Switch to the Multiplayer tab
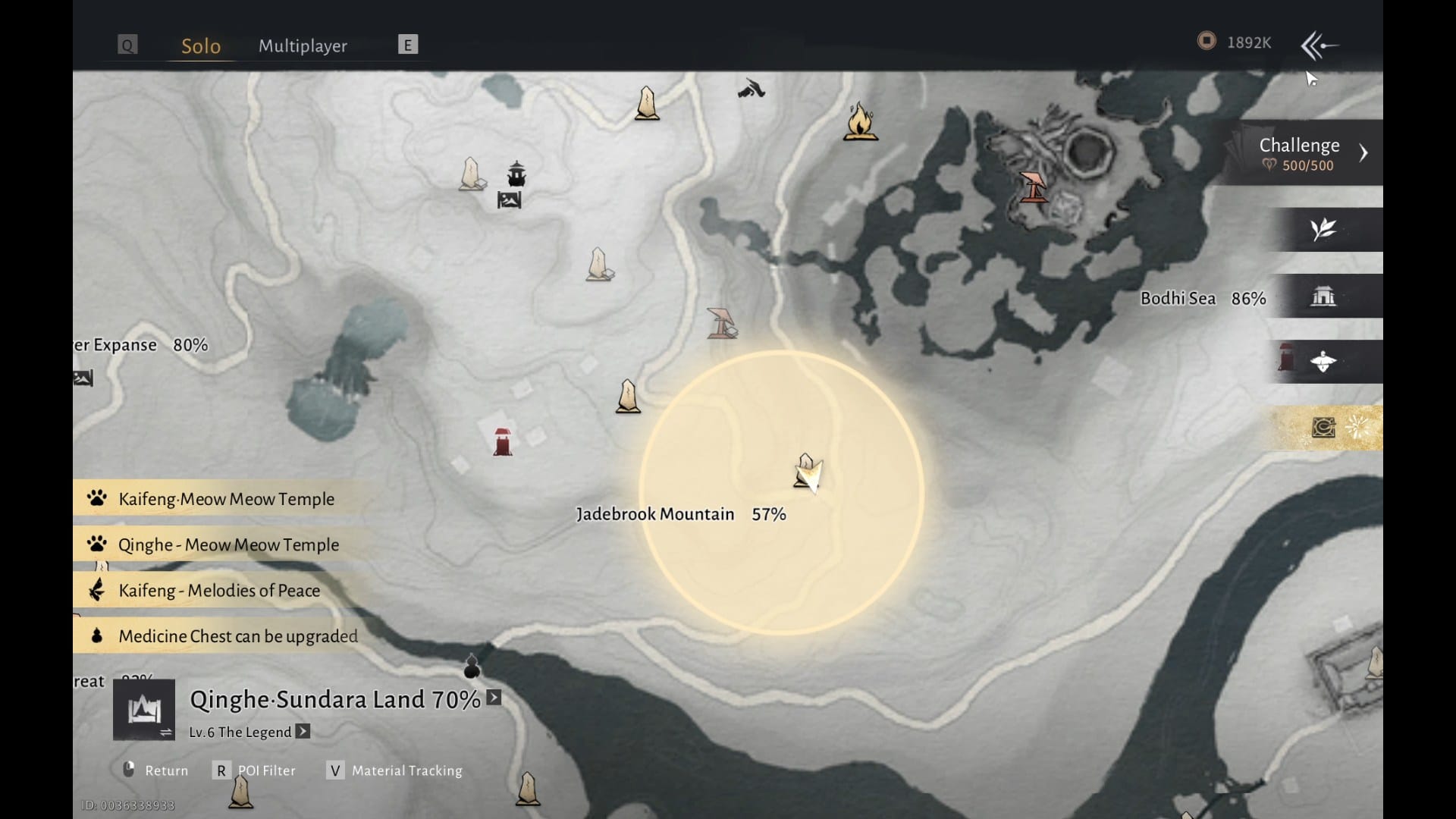Viewport: 1456px width, 819px height. tap(303, 45)
